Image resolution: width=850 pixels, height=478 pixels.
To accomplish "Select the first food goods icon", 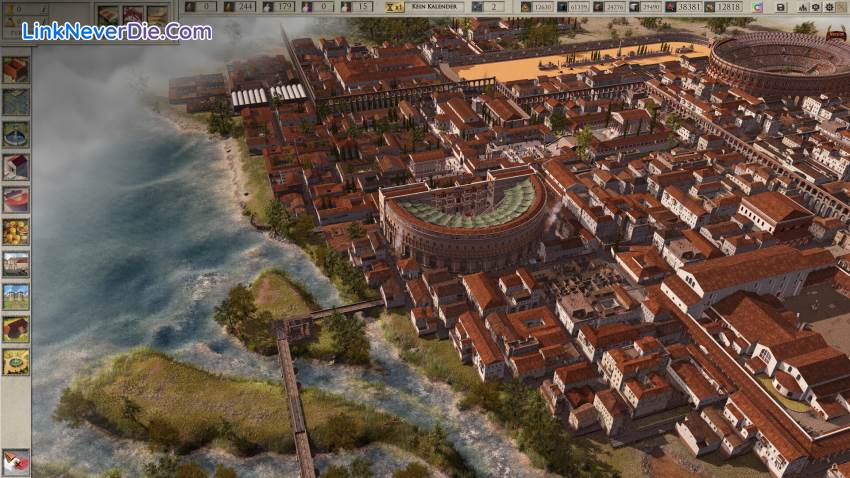I will click(108, 15).
